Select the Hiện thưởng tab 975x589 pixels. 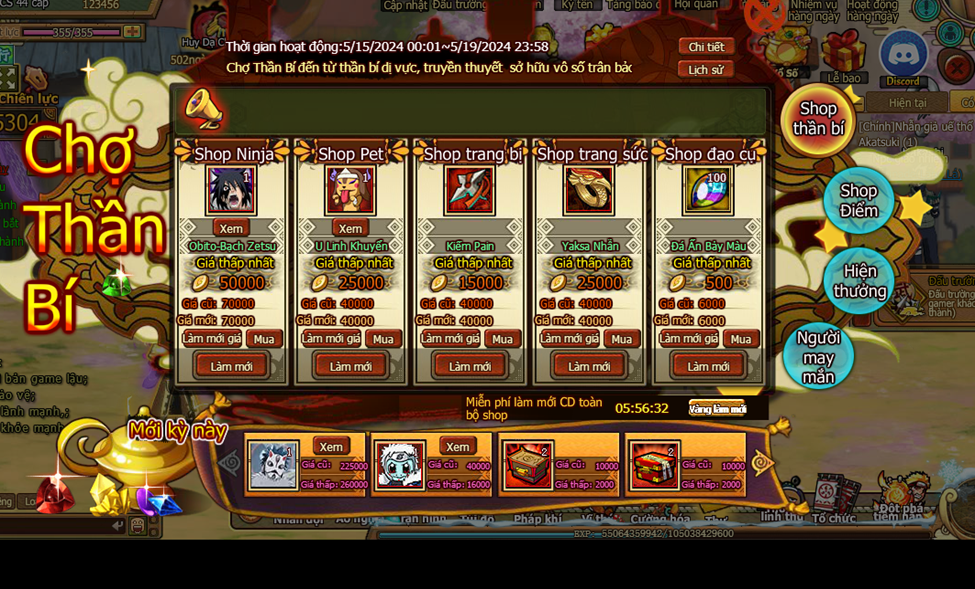[x=859, y=281]
